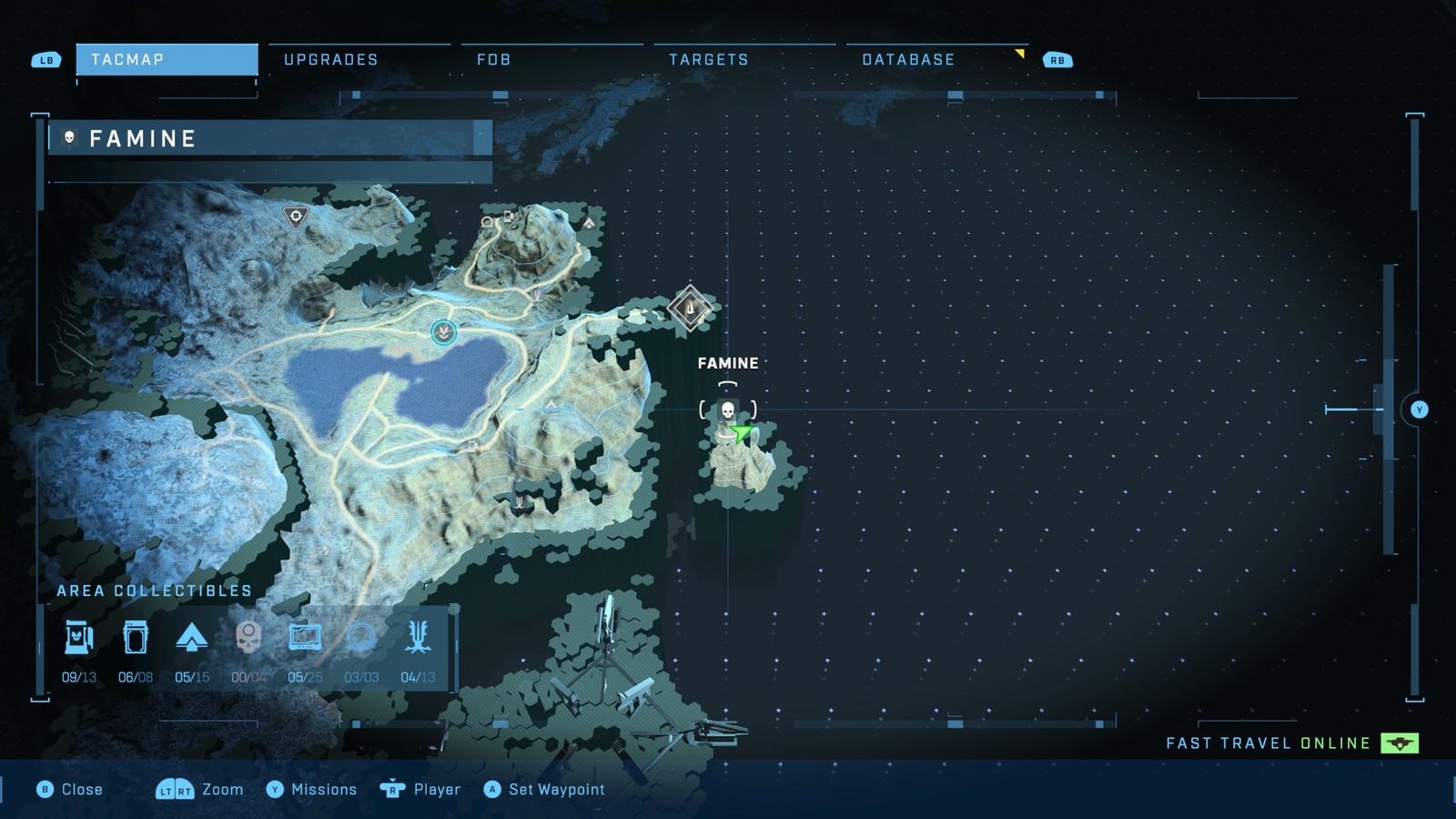Click the diamond-shaped spire map marker

coord(690,308)
